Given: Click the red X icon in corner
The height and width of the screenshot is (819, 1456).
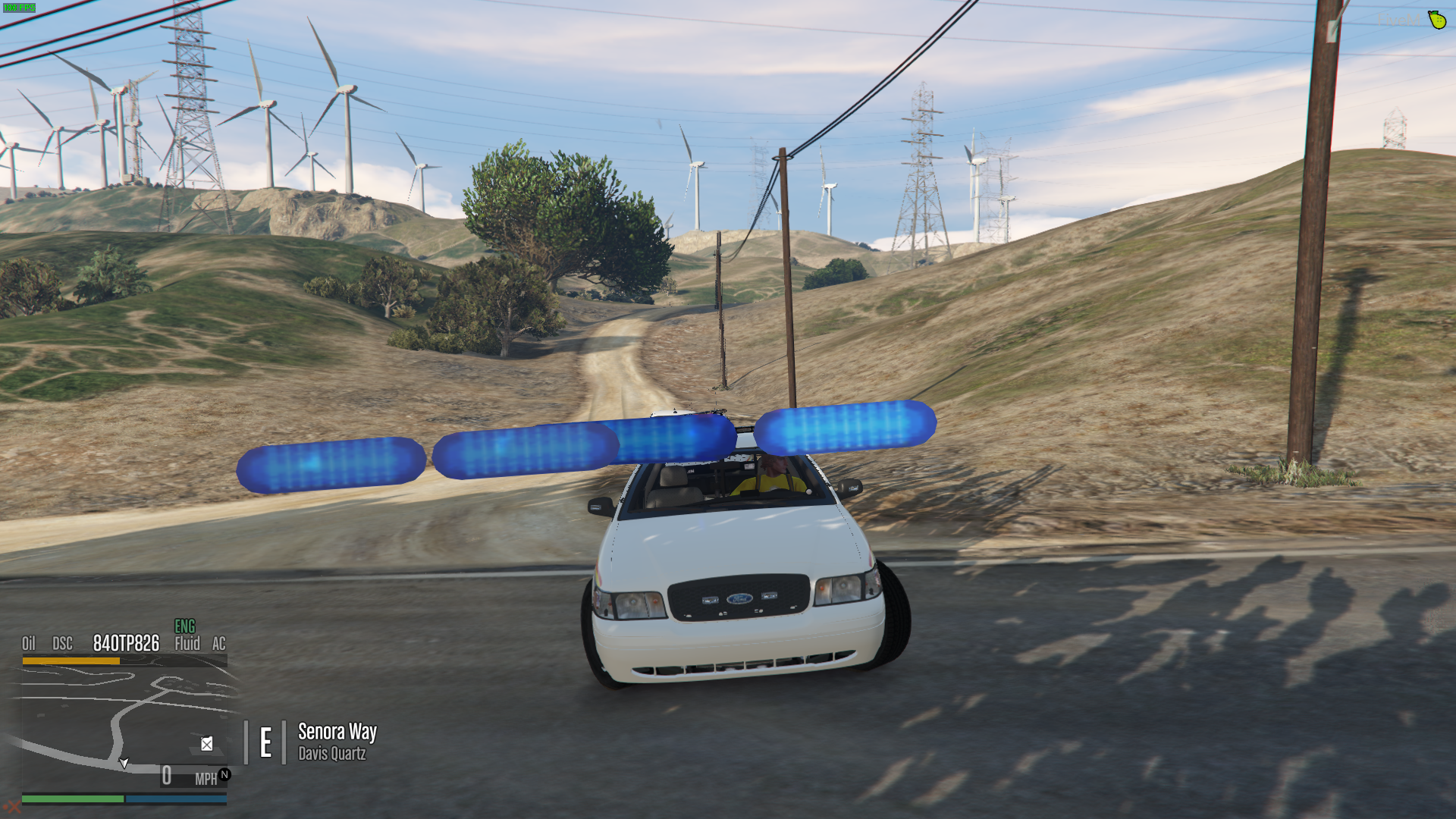Looking at the screenshot, I should coord(12,807).
